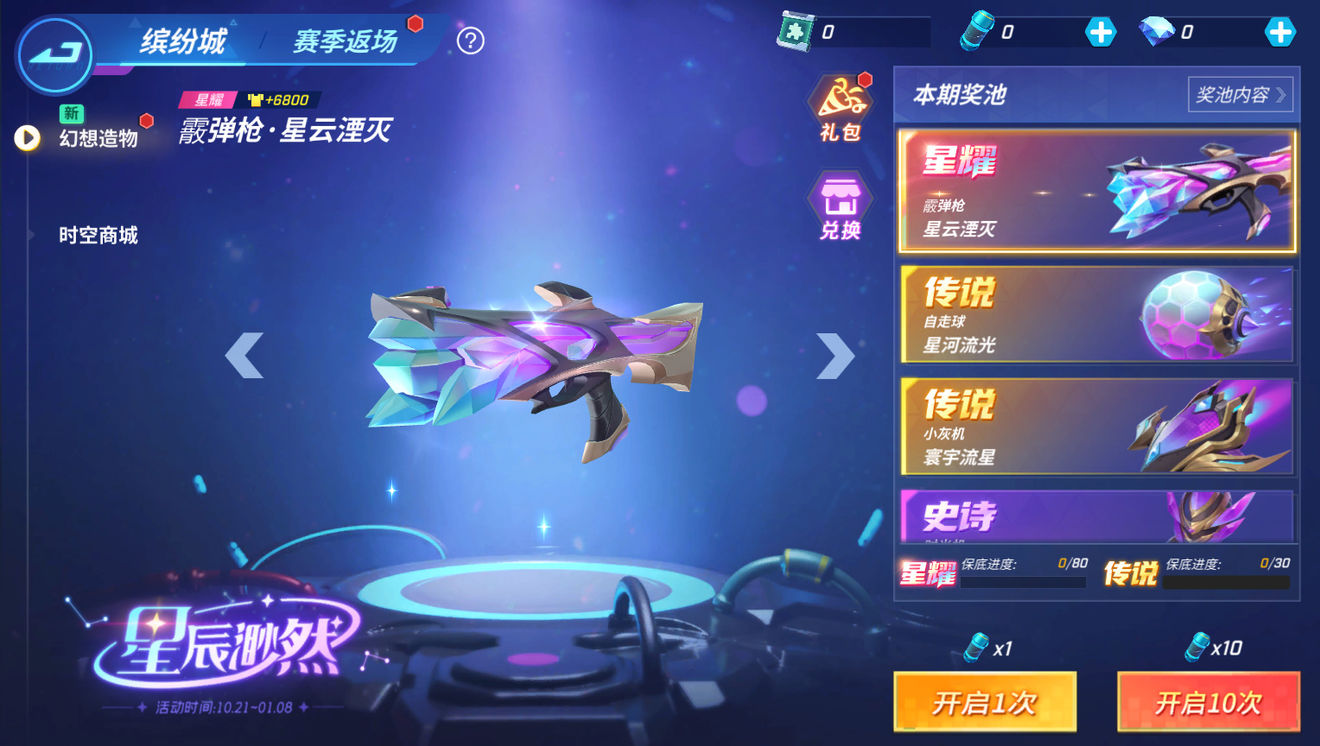1320x746 pixels.
Task: Click the plus button beside the diamond count
Action: pyautogui.click(x=1281, y=30)
